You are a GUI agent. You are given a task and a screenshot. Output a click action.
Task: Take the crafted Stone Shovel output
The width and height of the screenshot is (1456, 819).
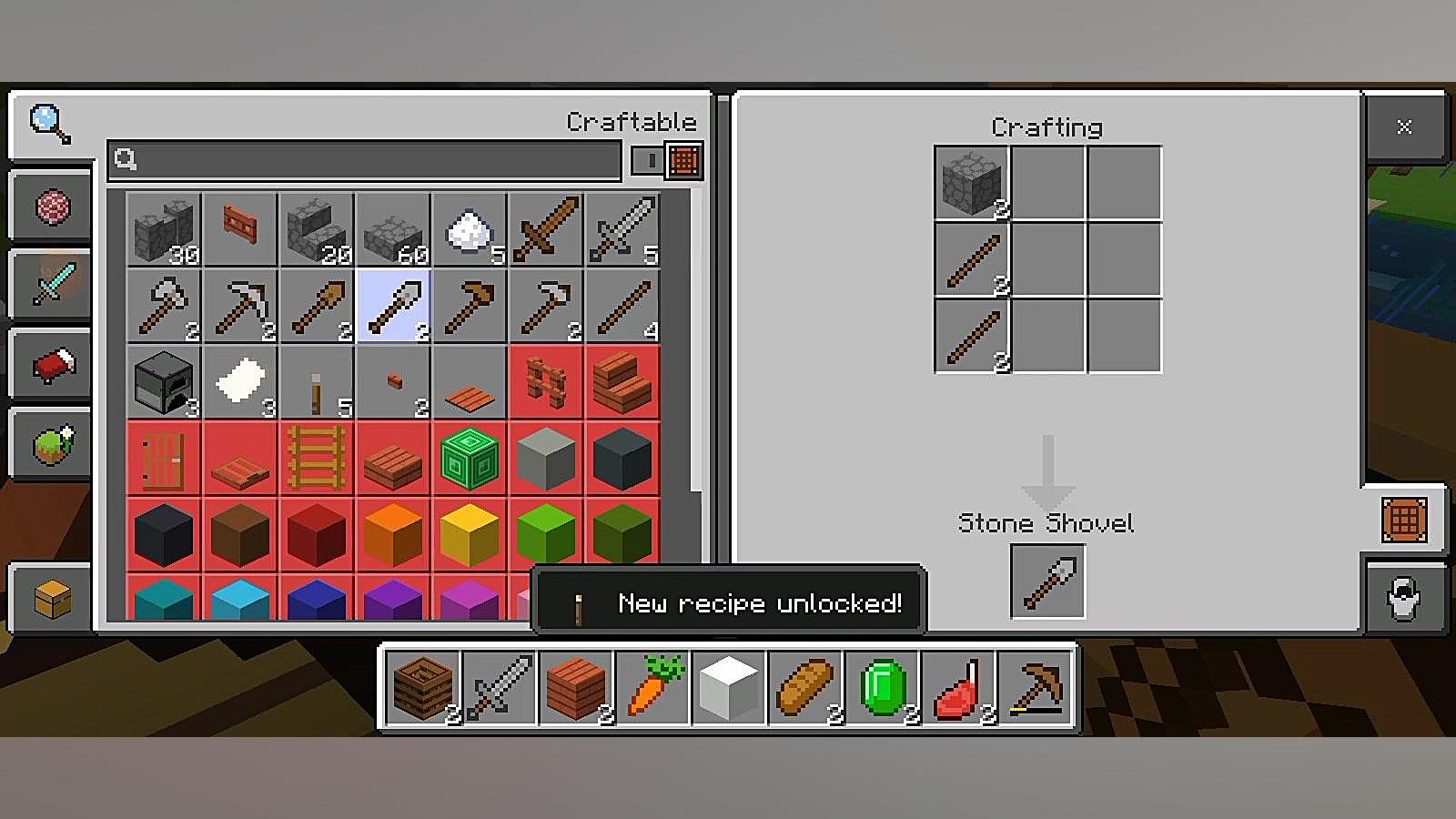click(1047, 582)
